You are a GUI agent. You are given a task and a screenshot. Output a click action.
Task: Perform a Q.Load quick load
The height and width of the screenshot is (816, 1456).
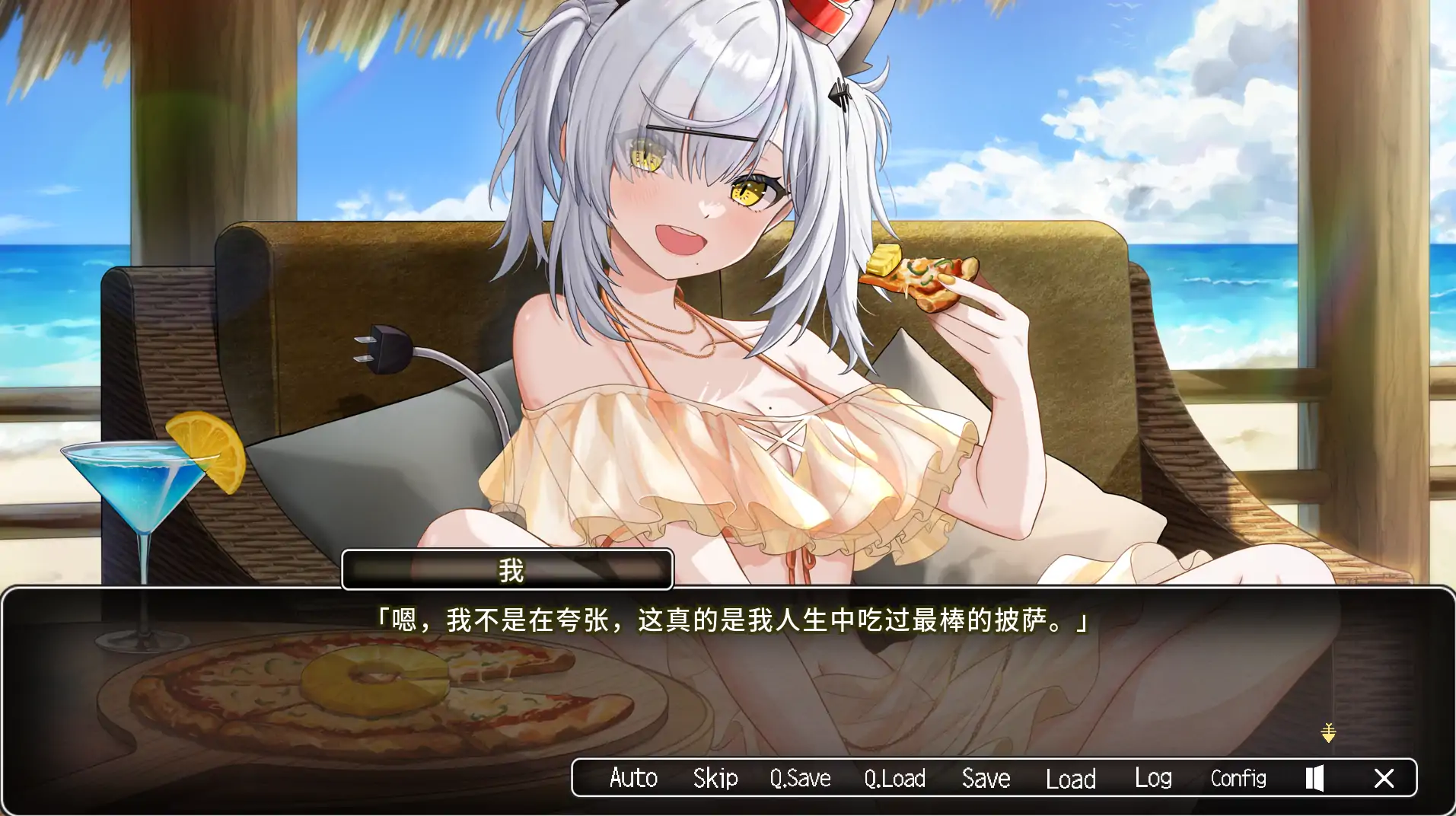coord(895,778)
